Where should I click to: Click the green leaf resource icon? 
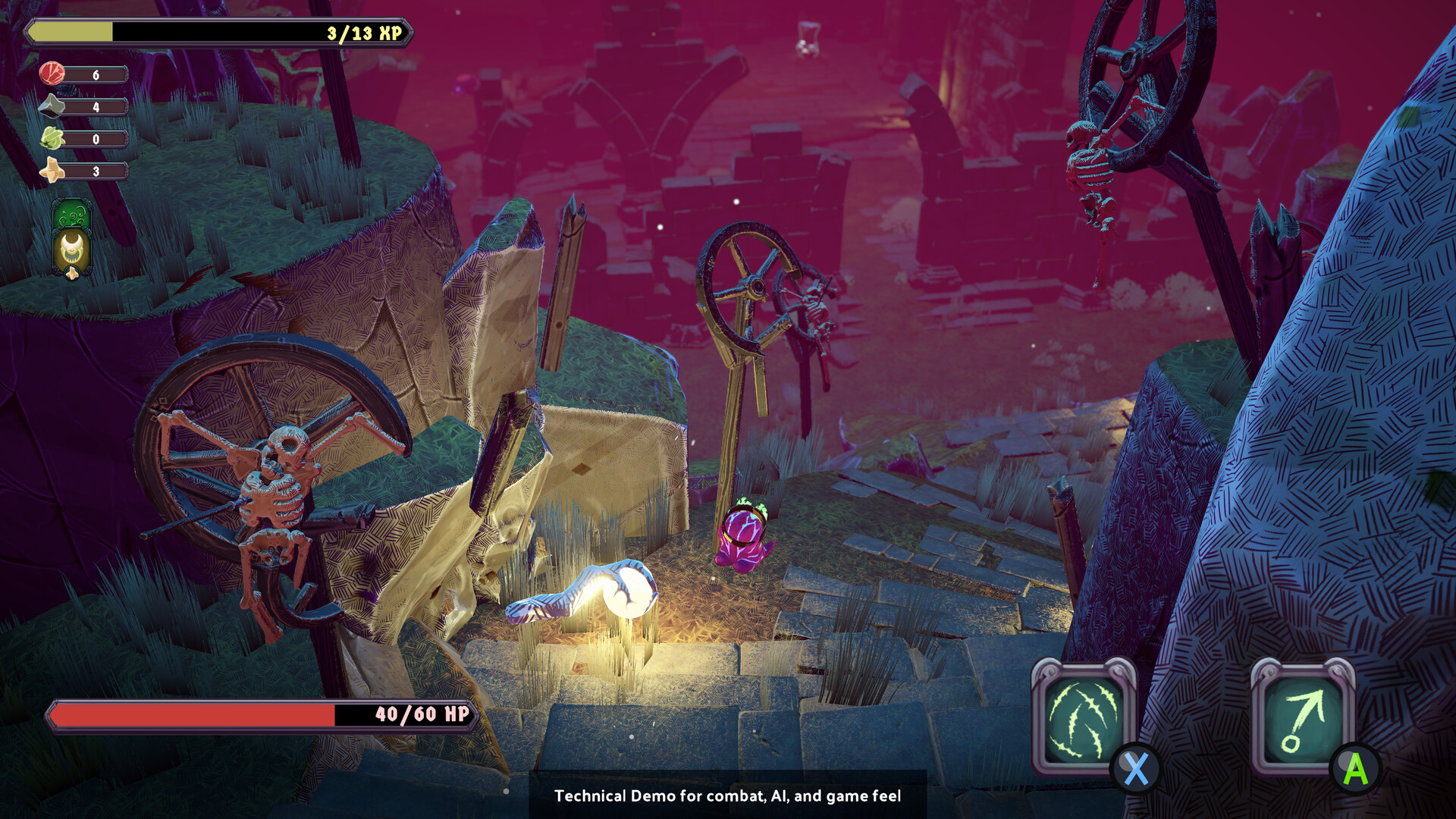(52, 139)
